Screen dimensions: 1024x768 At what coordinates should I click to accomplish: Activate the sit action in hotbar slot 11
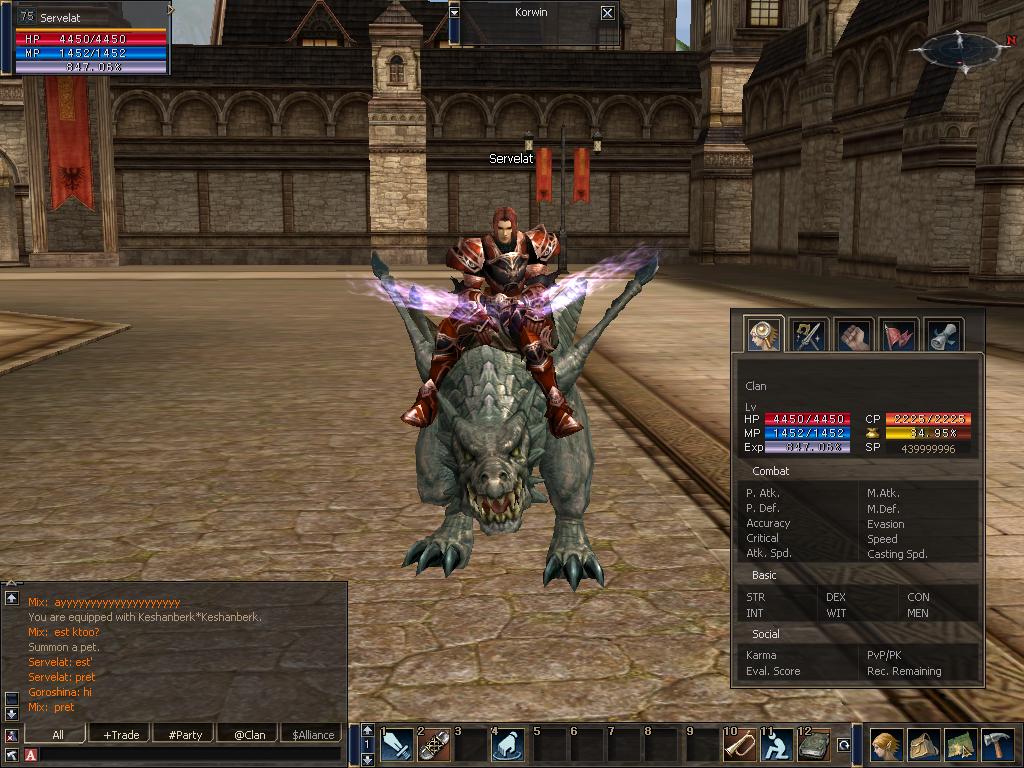777,746
